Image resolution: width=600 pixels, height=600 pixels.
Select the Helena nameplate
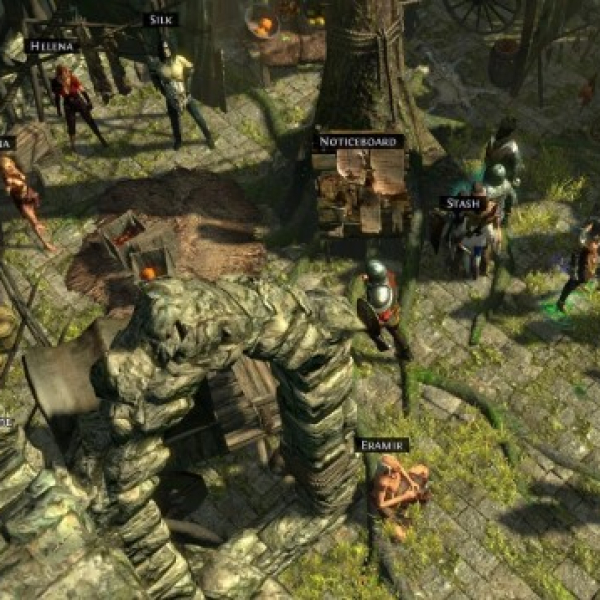tap(52, 46)
